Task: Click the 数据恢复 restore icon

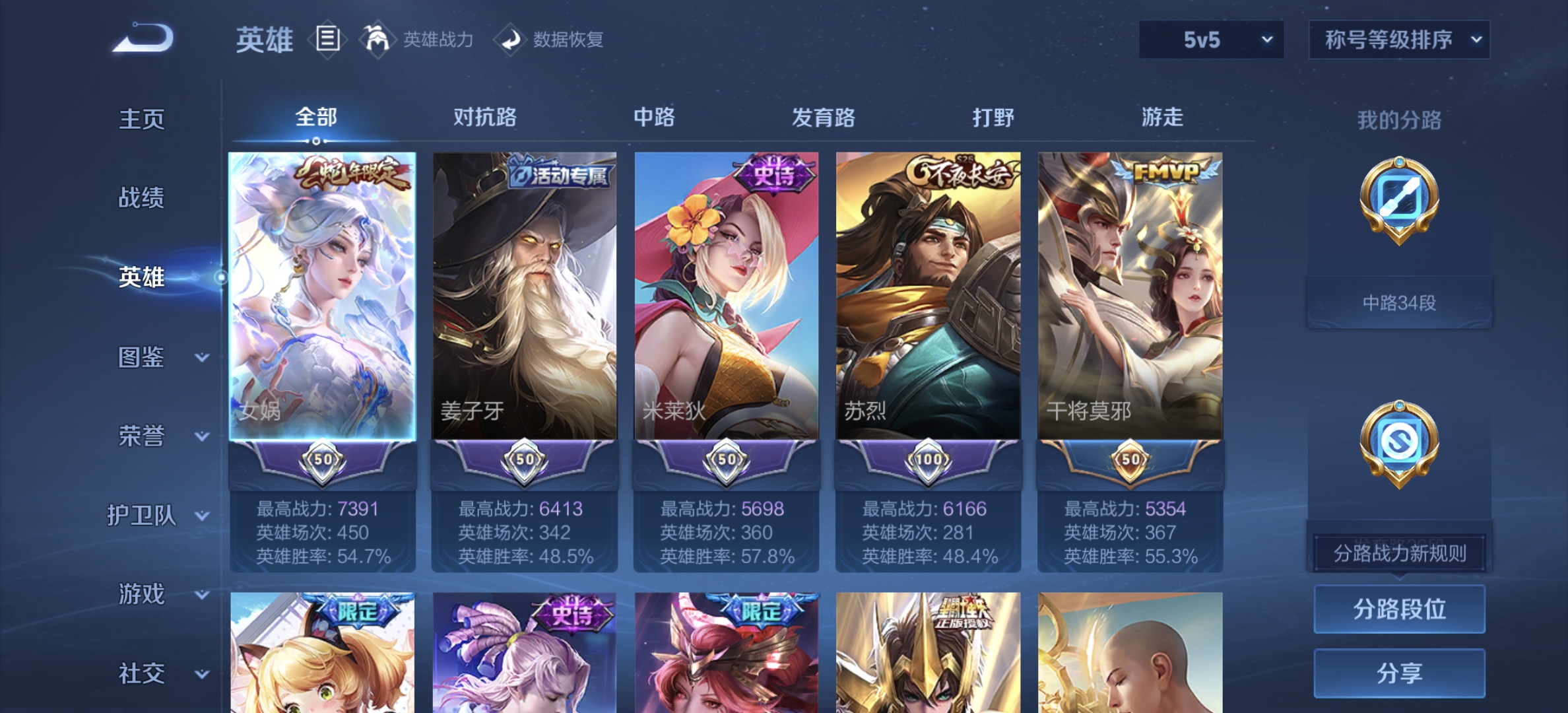Action: [x=508, y=40]
